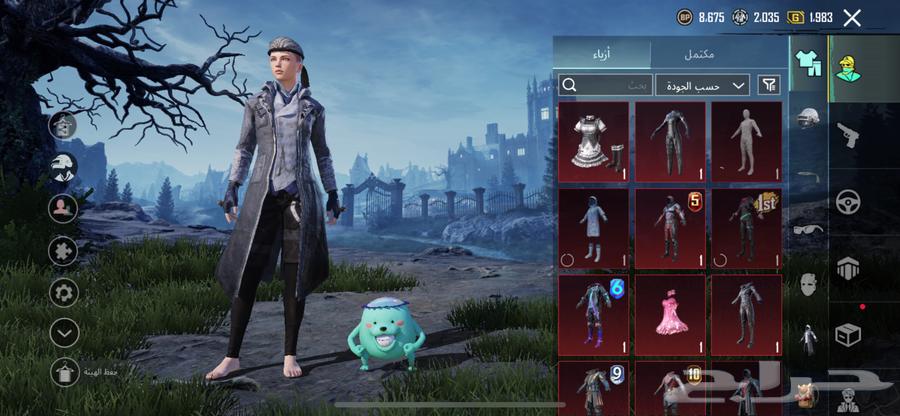Click the puzzle piece icon
Screen dimensions: 900x416
(64, 250)
